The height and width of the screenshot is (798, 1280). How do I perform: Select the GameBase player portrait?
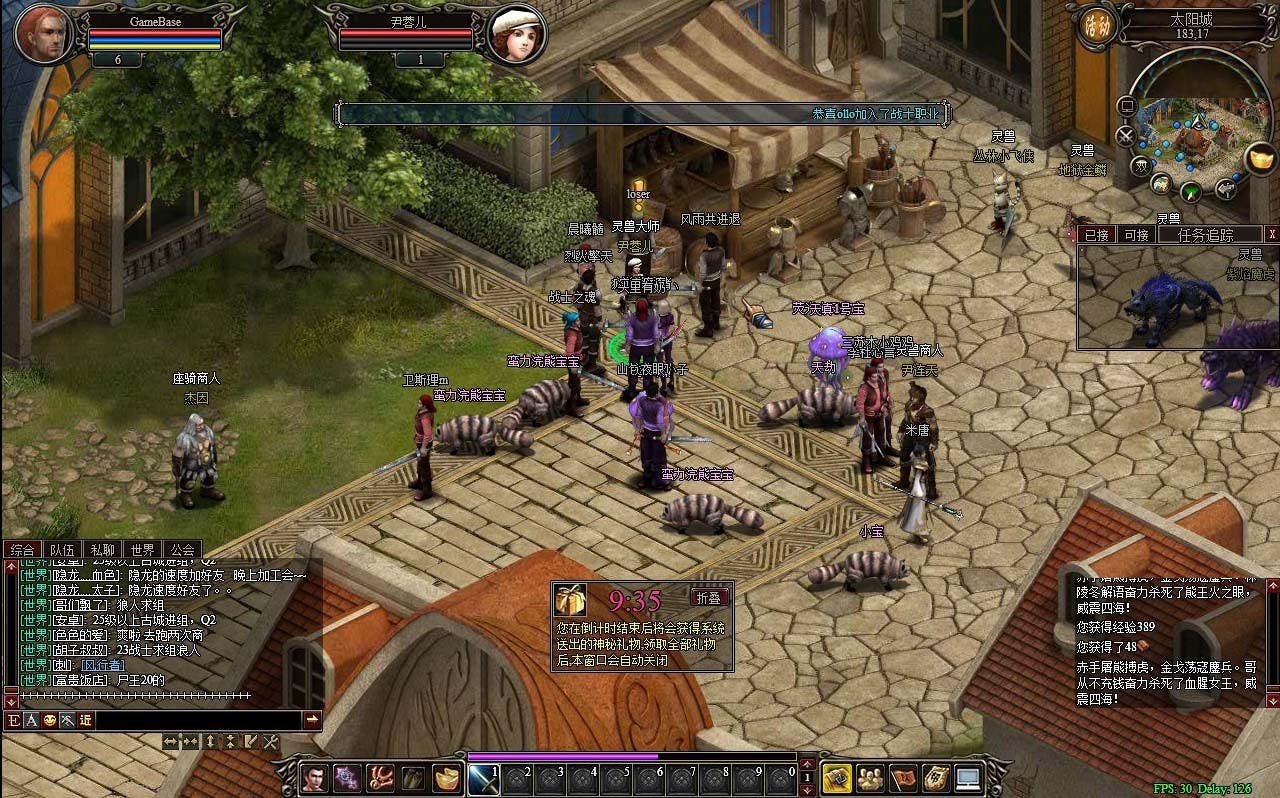coord(42,33)
